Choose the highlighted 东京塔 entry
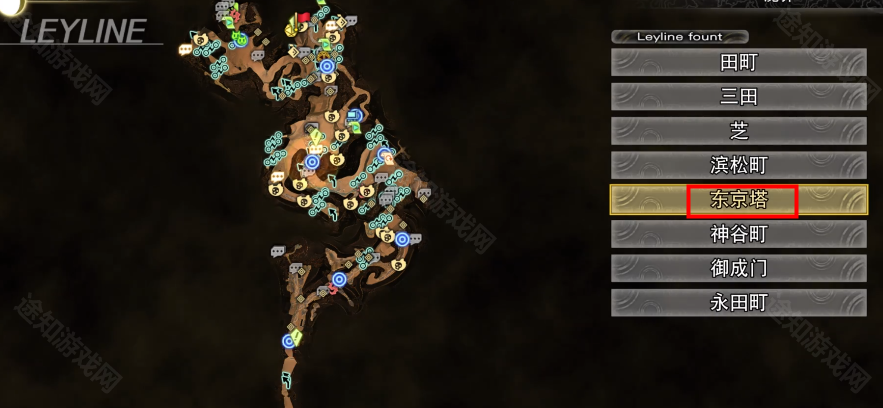 point(738,200)
